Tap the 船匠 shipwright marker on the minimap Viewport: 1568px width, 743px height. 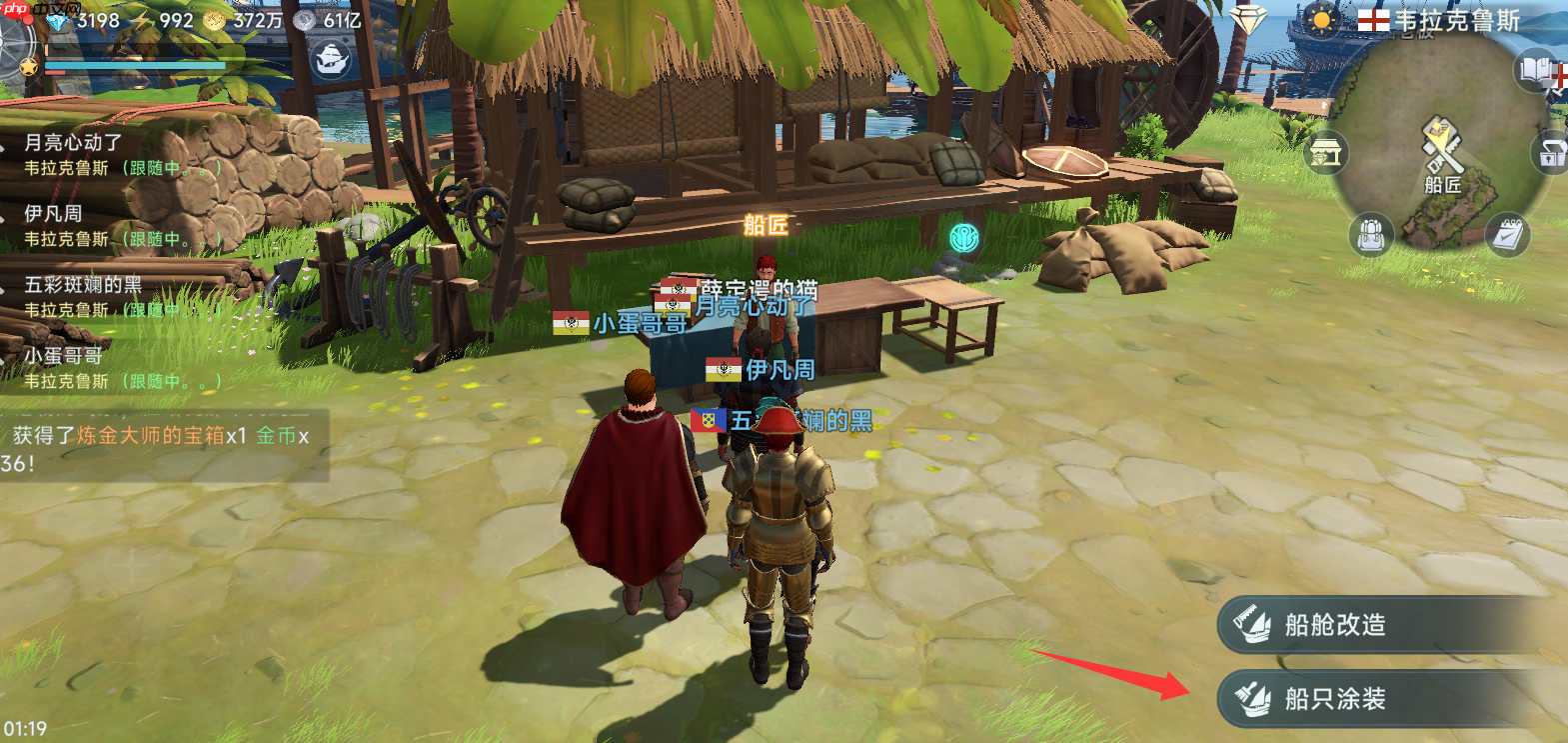click(1442, 150)
